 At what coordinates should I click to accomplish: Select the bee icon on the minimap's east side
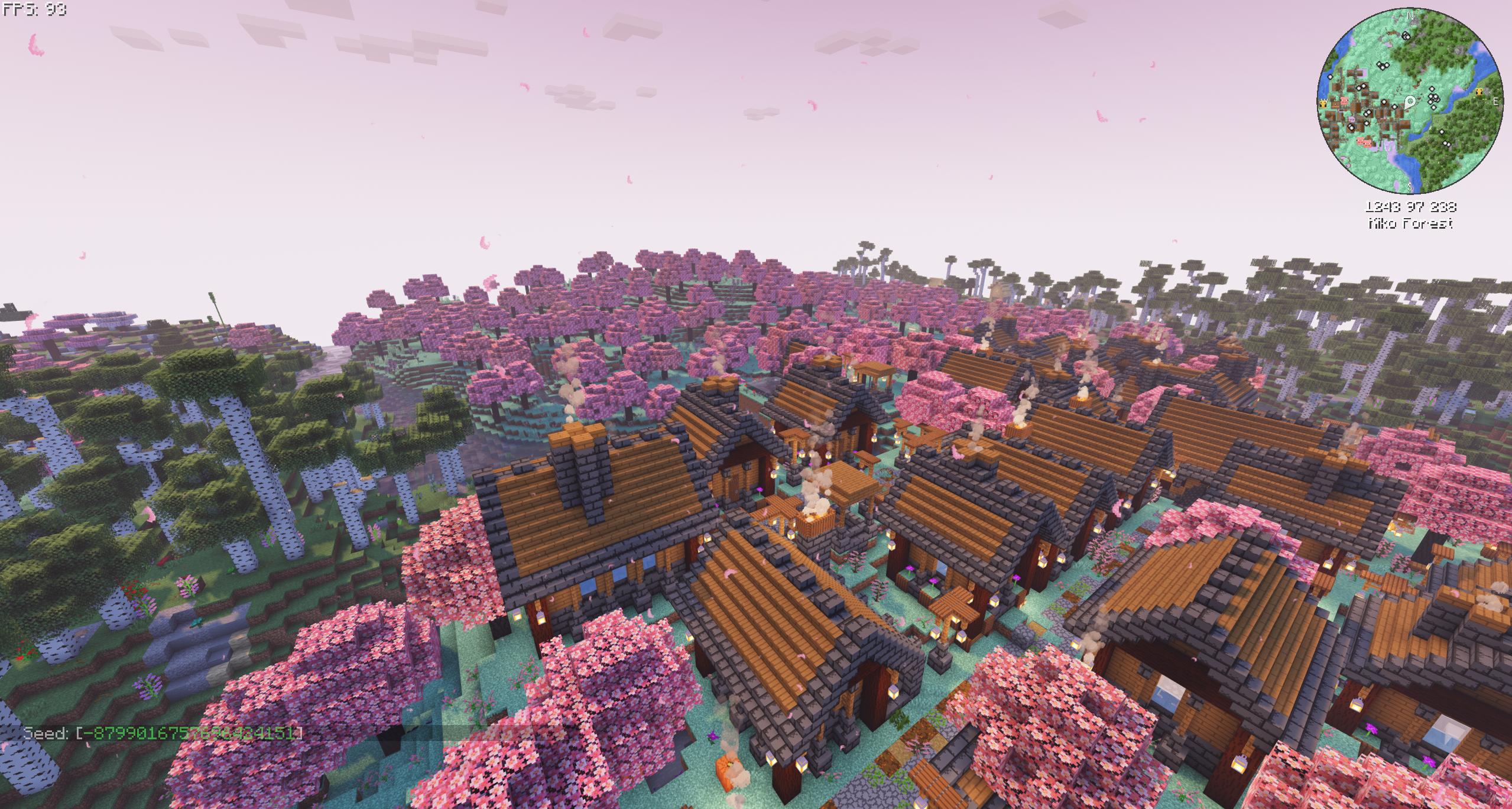(x=1479, y=92)
